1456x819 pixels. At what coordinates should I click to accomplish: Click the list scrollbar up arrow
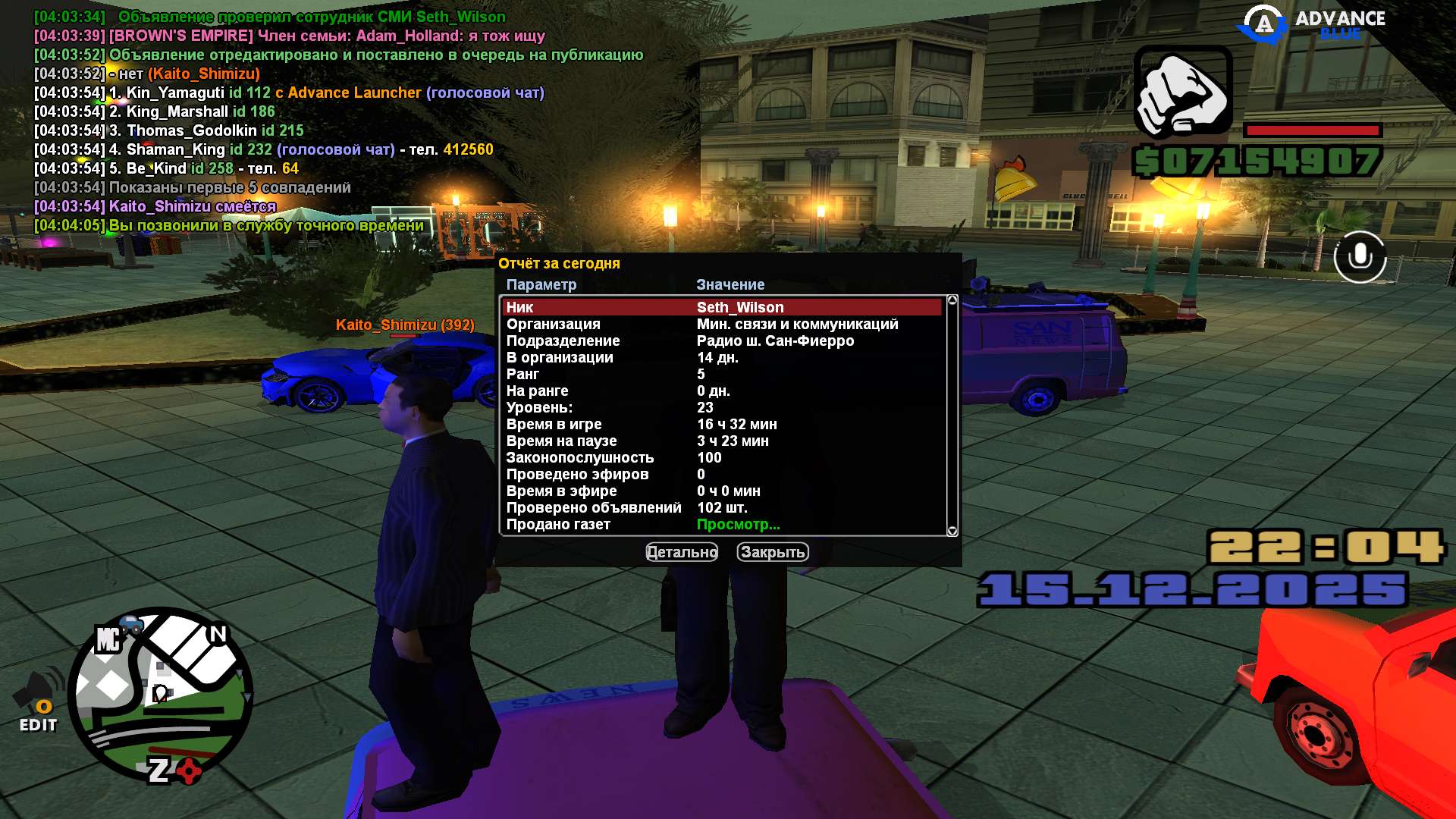point(952,300)
